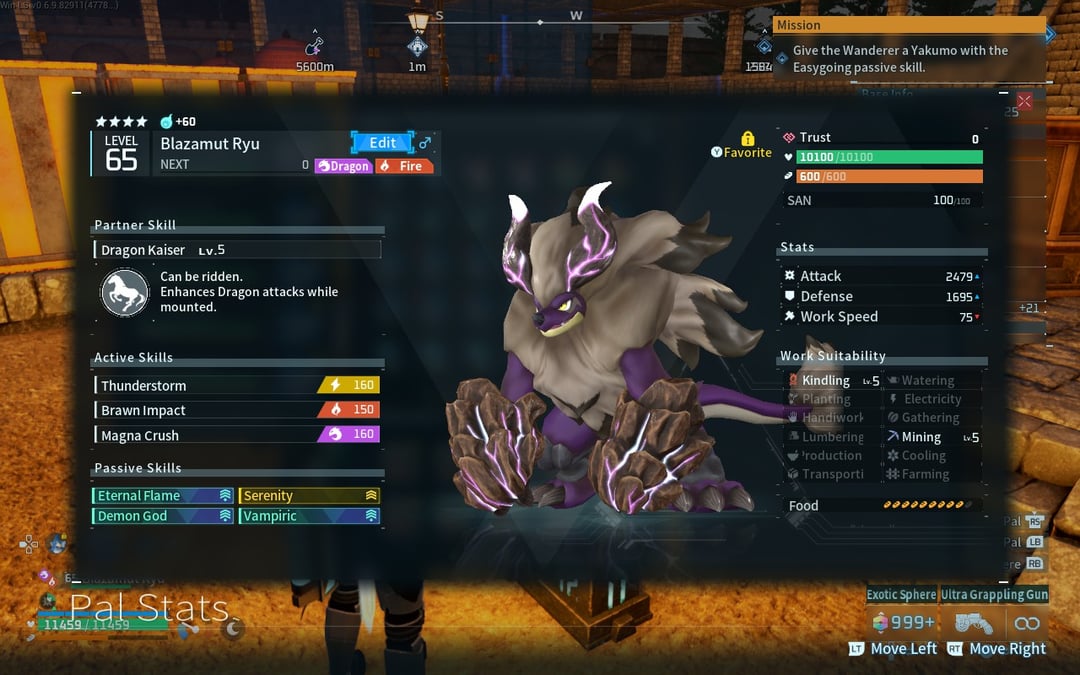Close the Pal stats panel
This screenshot has width=1080, height=675.
(x=1024, y=101)
